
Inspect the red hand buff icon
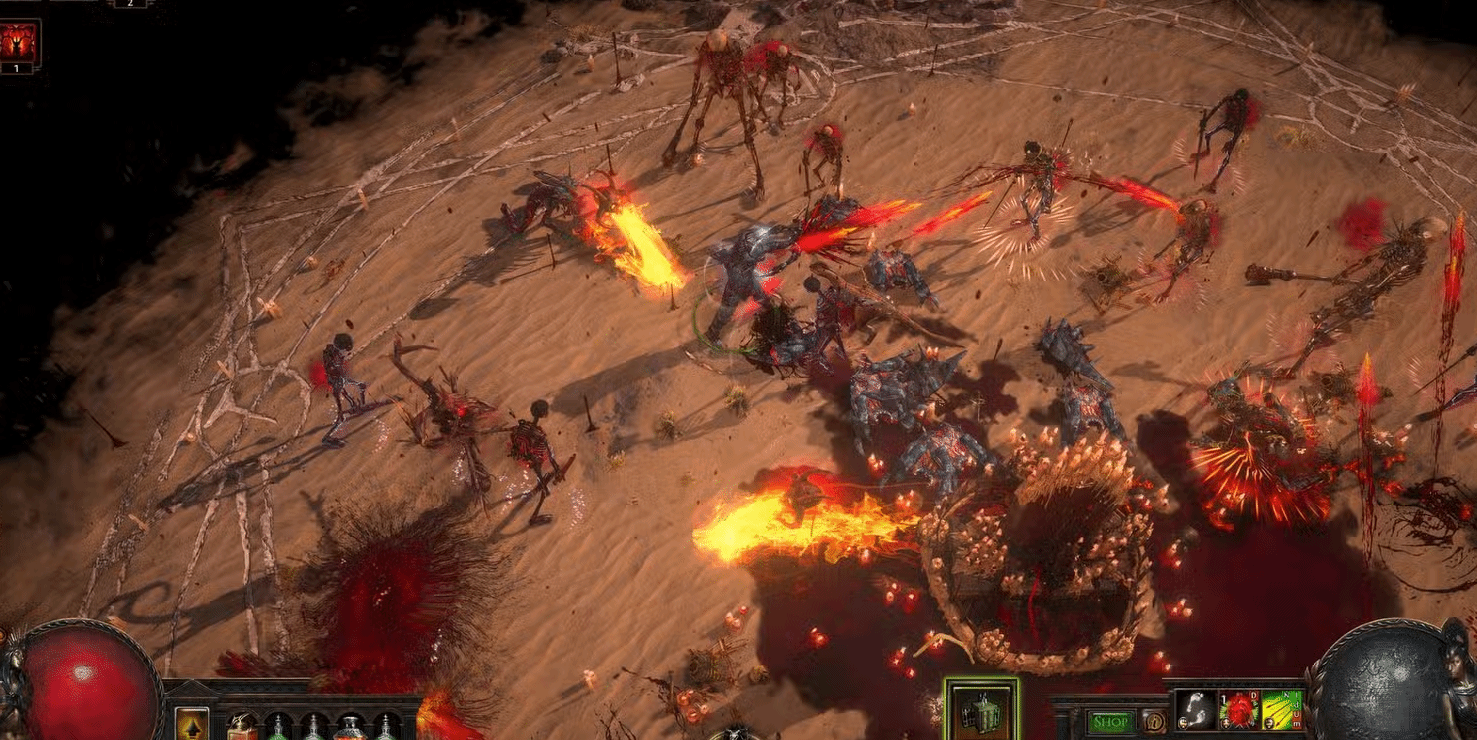point(19,43)
